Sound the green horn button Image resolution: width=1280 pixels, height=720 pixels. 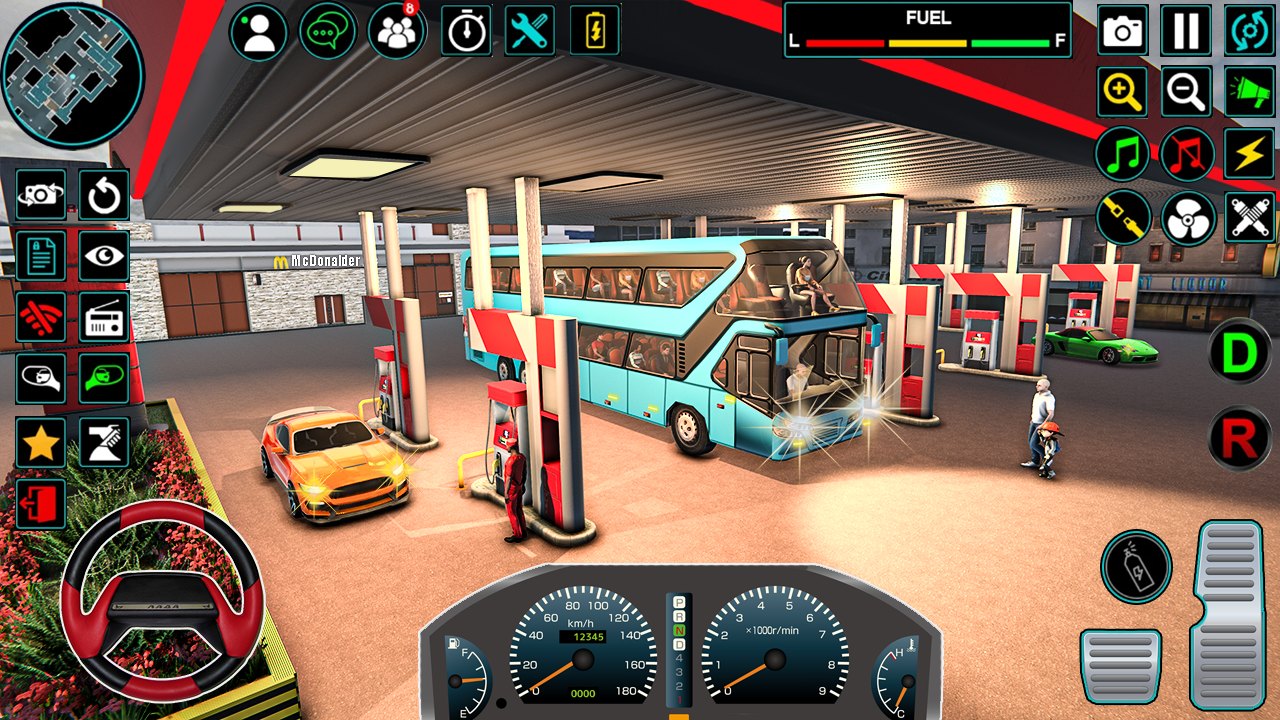click(x=1249, y=92)
